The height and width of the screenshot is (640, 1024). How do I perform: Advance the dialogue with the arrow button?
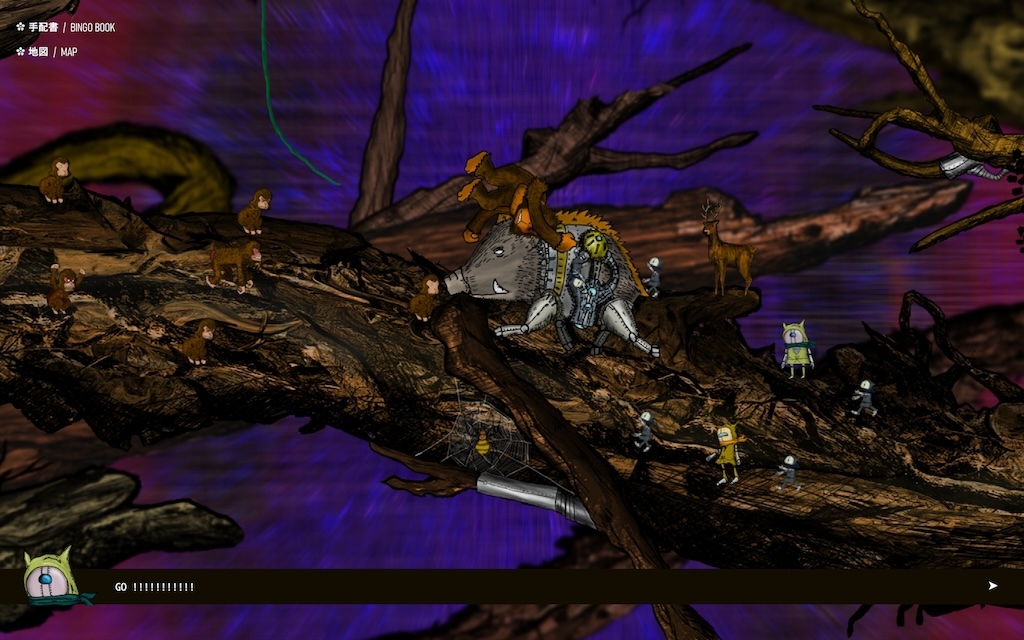[992, 586]
